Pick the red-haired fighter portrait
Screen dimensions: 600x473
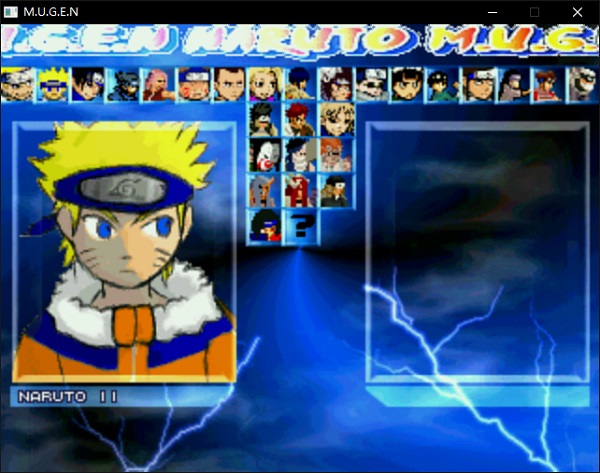tap(299, 119)
